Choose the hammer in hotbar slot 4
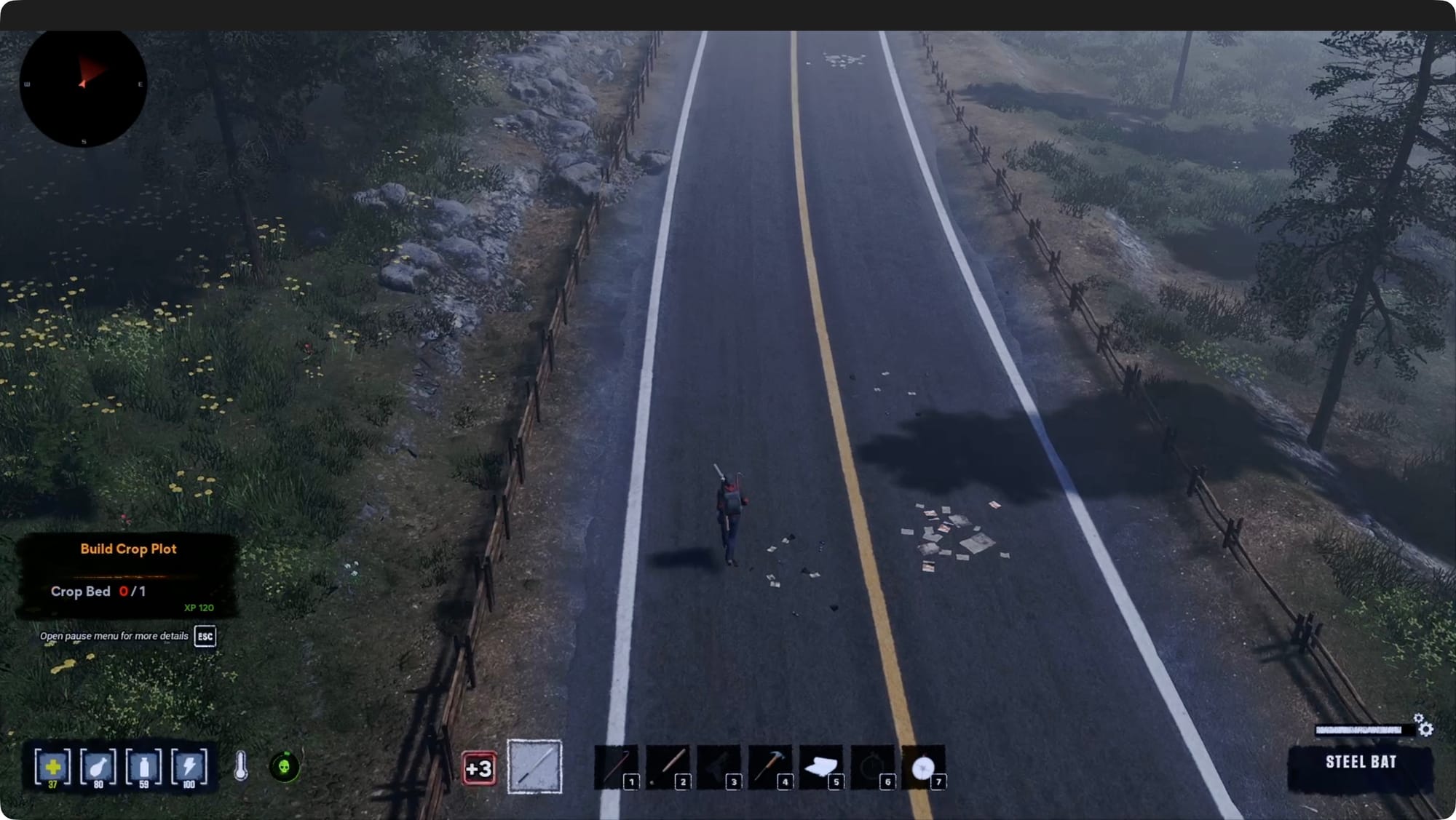1456x820 pixels. [x=769, y=766]
